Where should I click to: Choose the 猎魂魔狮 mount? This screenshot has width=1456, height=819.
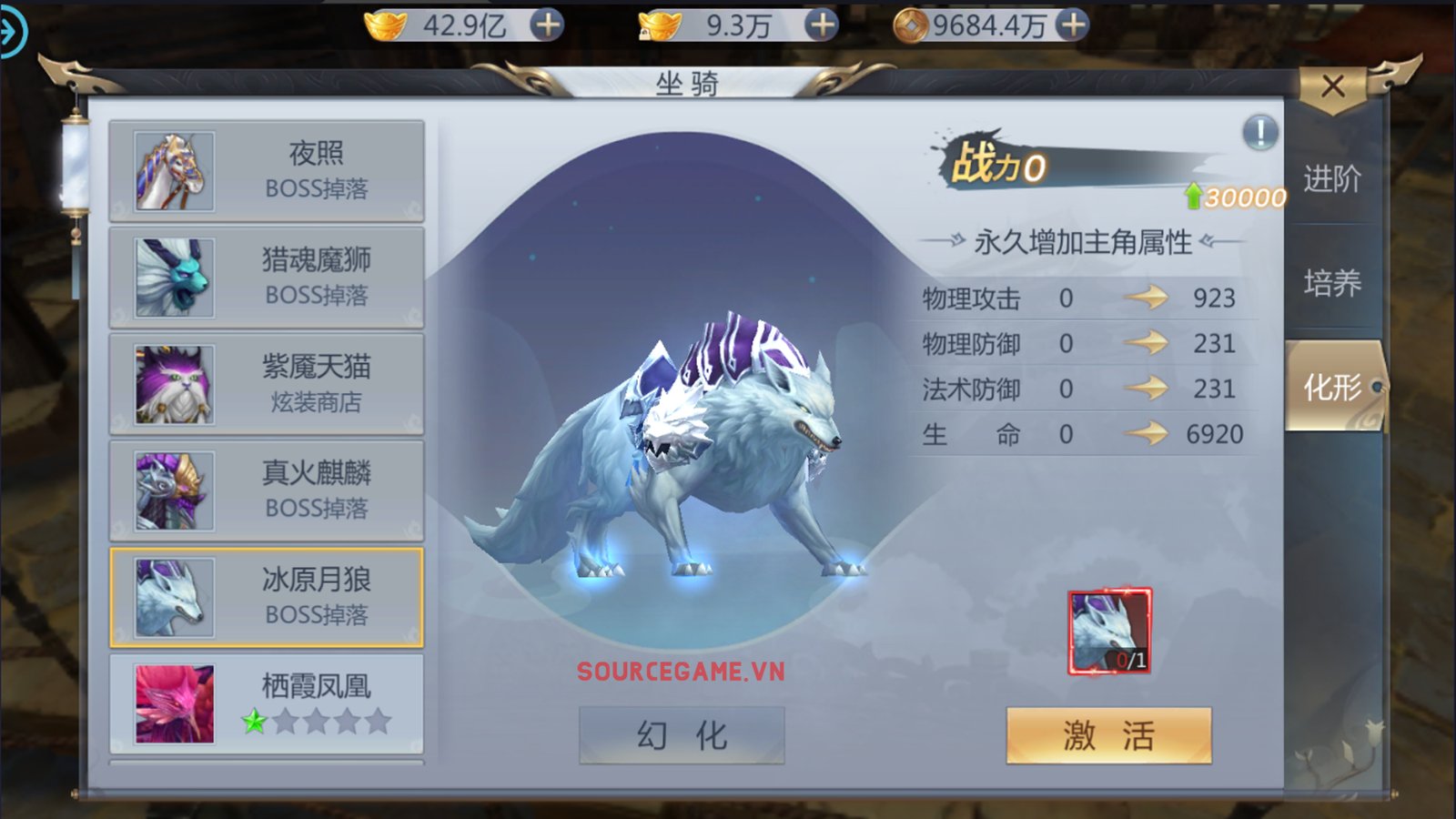[x=267, y=278]
